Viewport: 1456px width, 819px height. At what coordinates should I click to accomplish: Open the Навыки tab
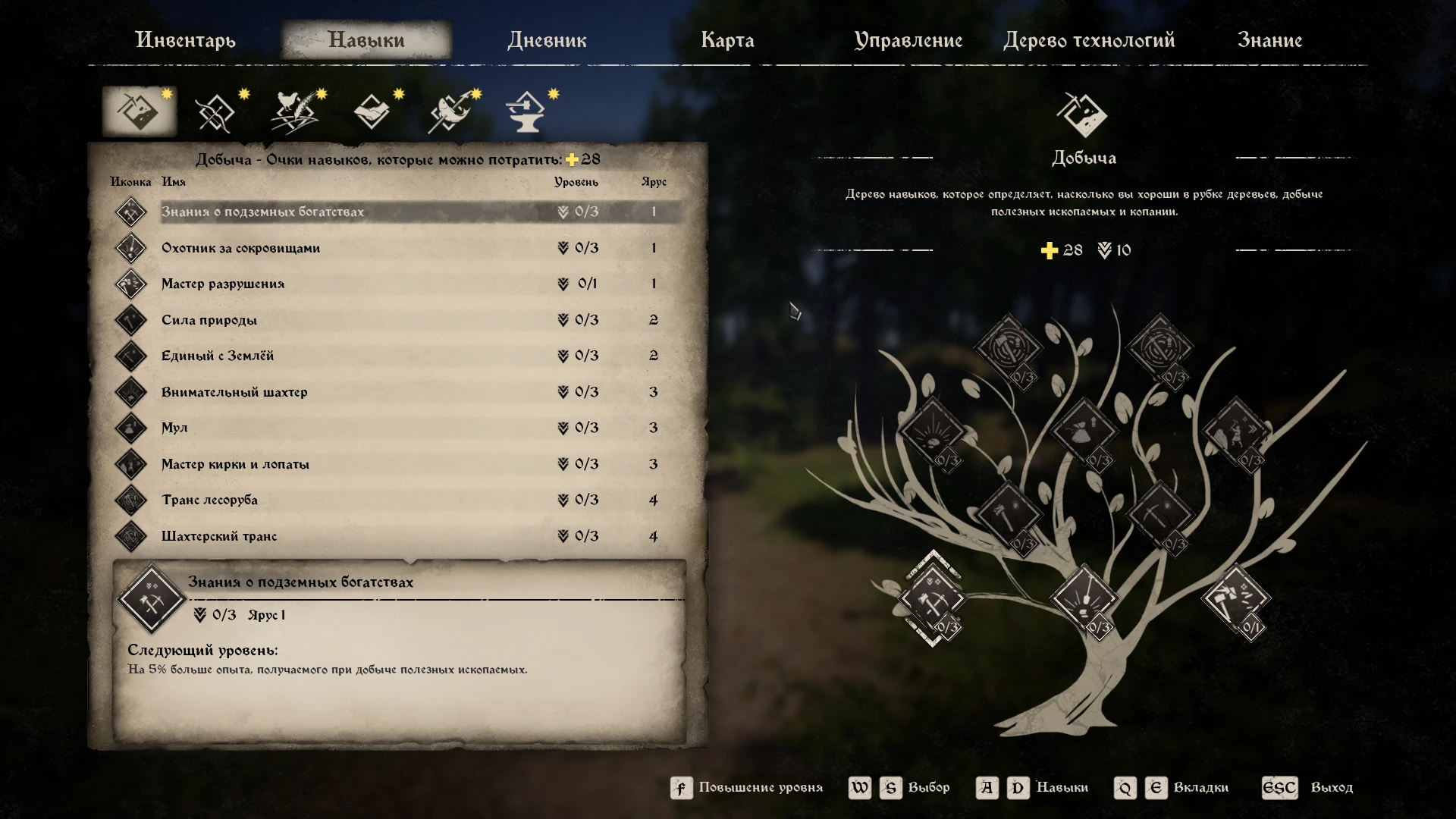367,39
